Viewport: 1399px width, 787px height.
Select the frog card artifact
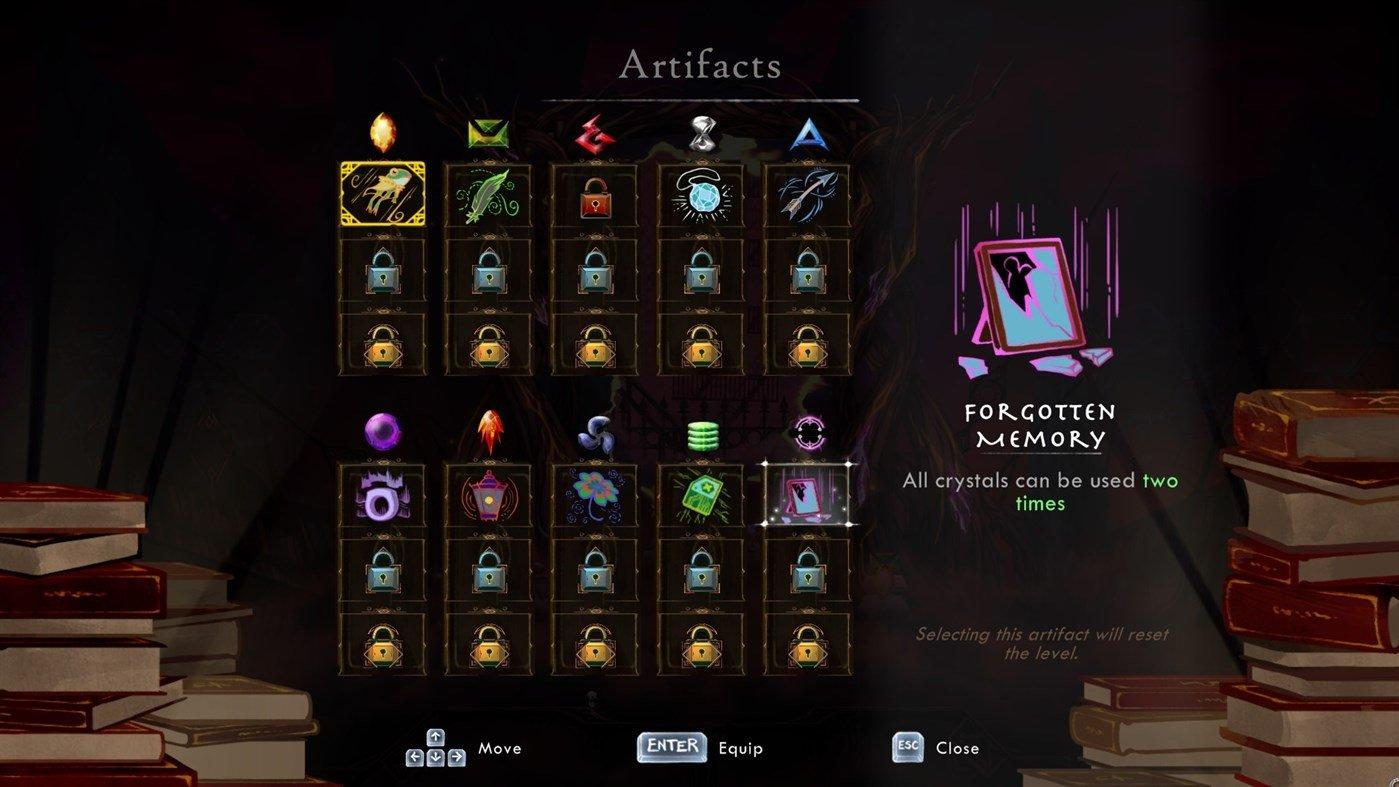tap(384, 194)
